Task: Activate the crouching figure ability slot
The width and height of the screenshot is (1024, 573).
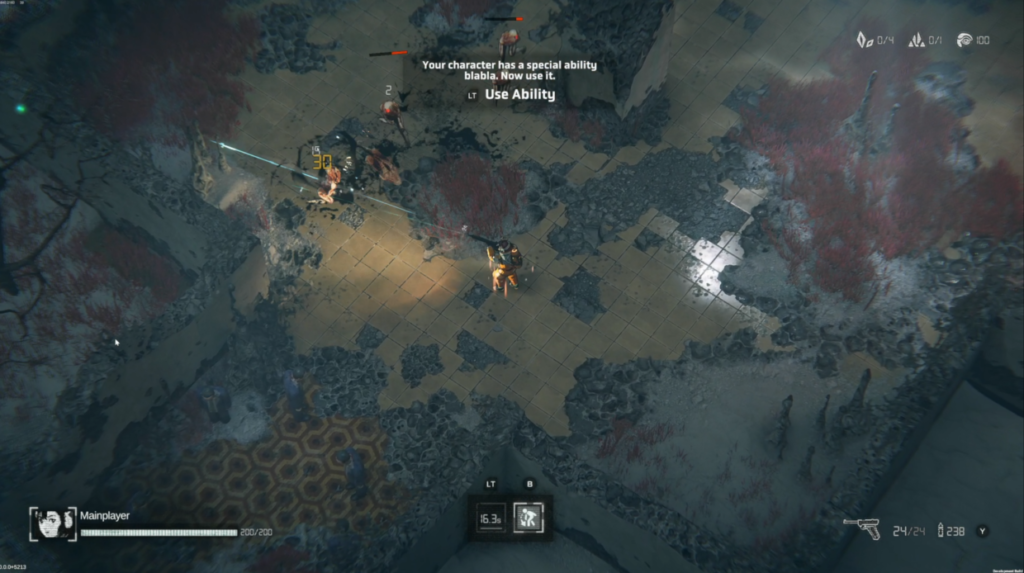Action: coord(528,518)
